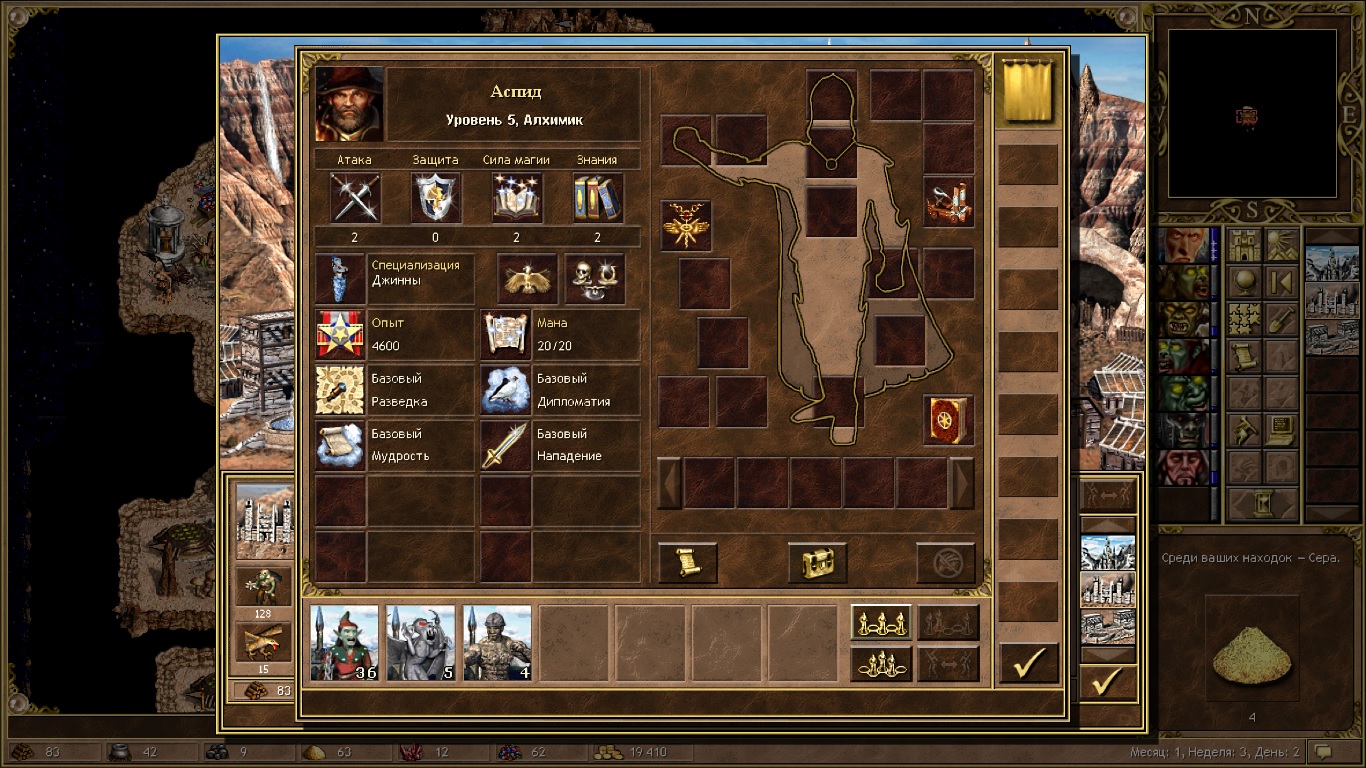Select the winged golden emblem artifact
The width and height of the screenshot is (1366, 768).
[686, 225]
